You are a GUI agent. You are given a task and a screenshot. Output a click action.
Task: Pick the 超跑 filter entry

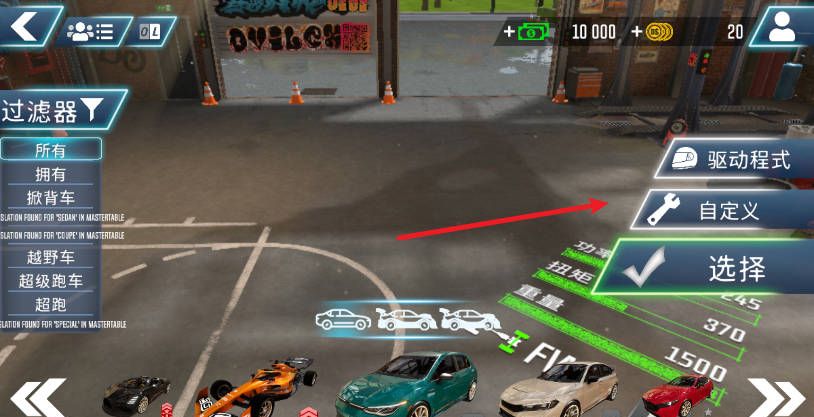[x=51, y=303]
